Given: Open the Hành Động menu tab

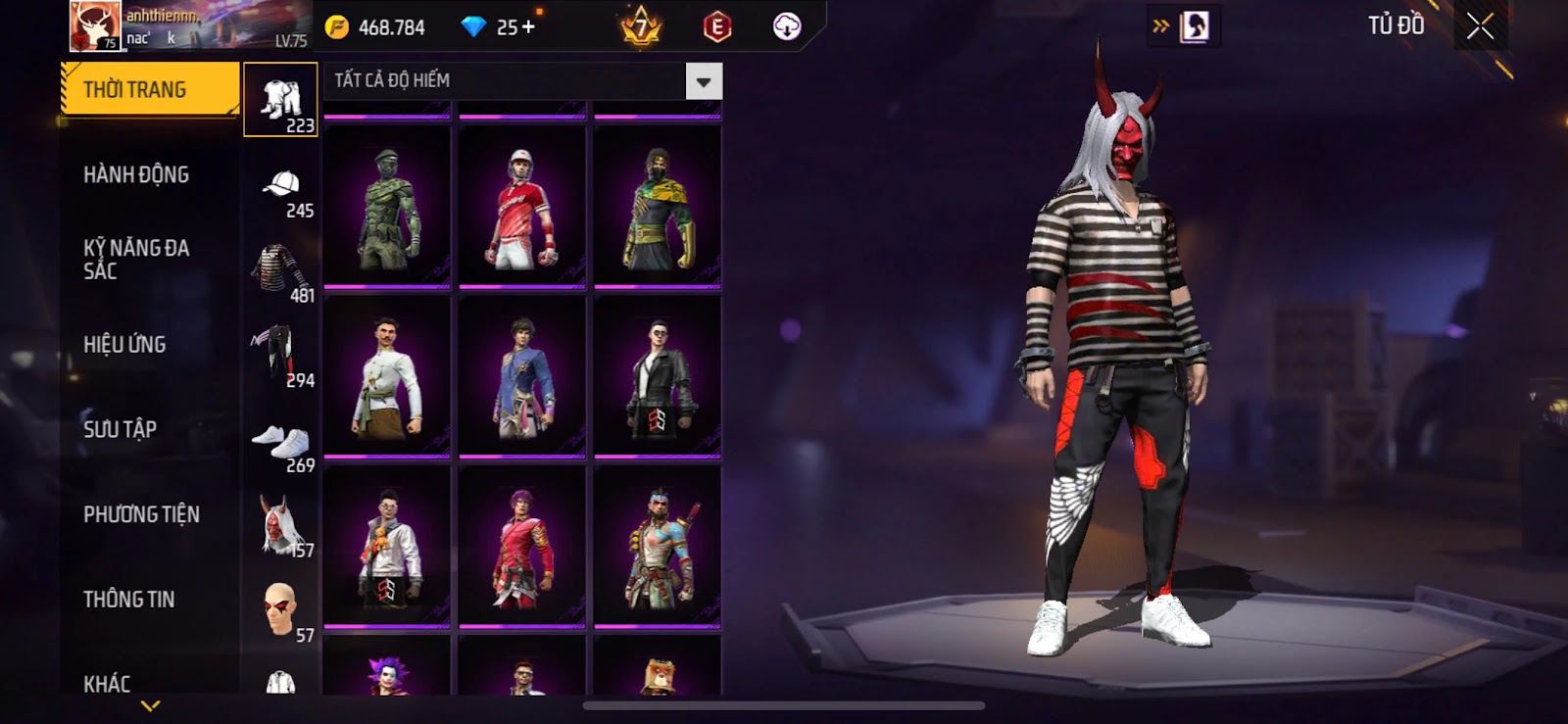Looking at the screenshot, I should pyautogui.click(x=136, y=174).
